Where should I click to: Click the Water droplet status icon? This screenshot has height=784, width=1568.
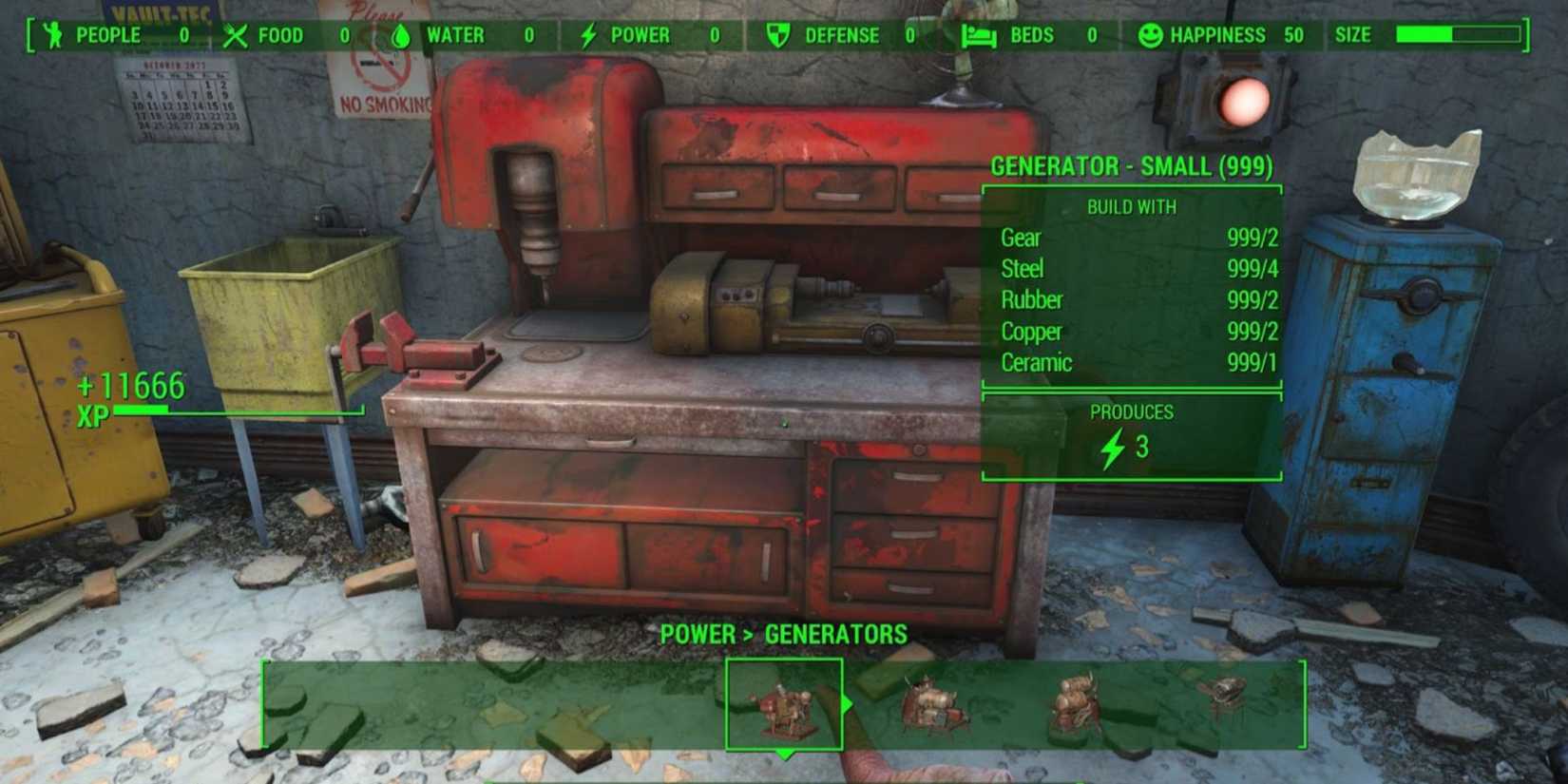tap(400, 36)
